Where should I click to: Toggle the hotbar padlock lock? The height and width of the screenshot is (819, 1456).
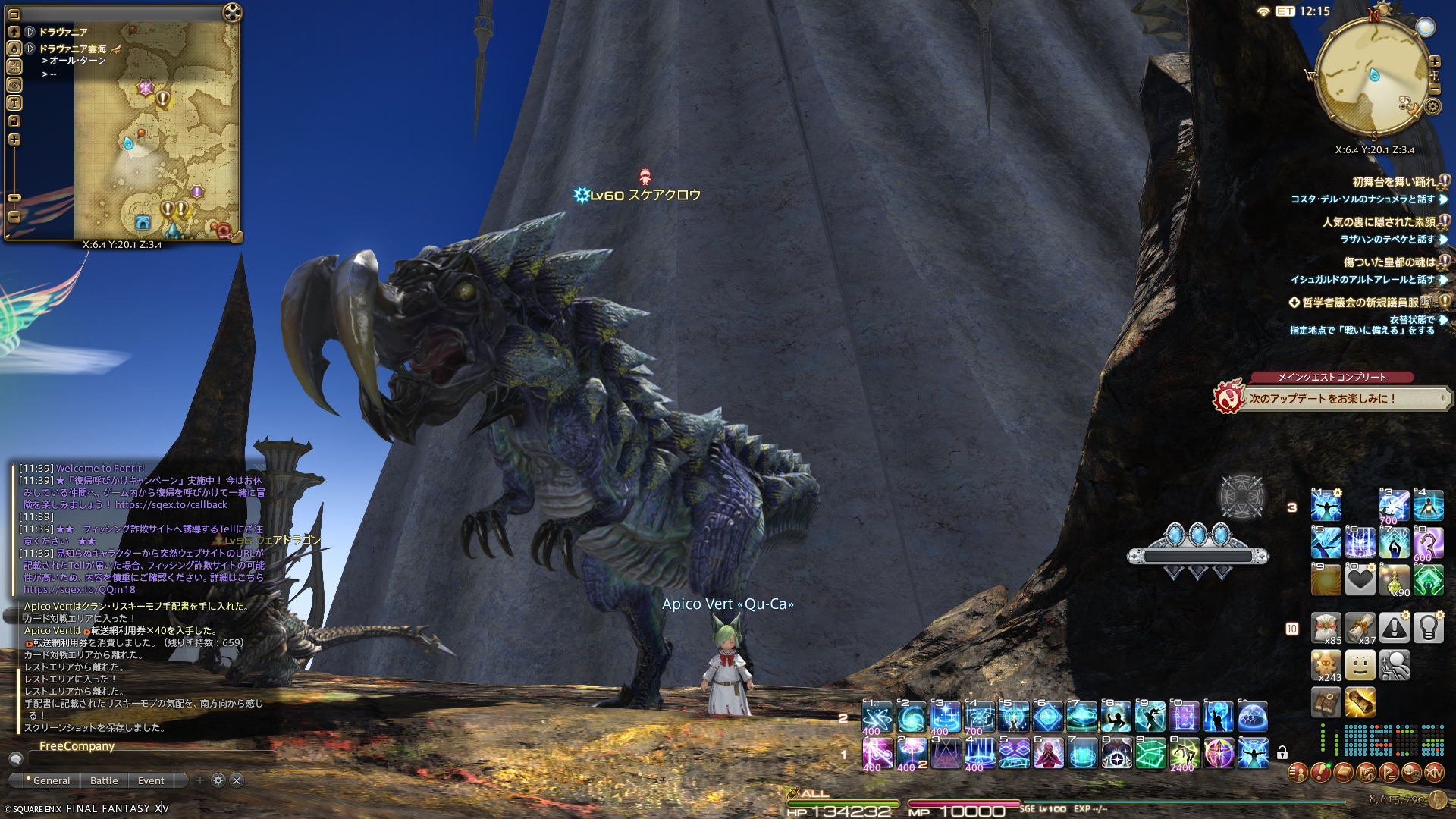coord(1282,753)
